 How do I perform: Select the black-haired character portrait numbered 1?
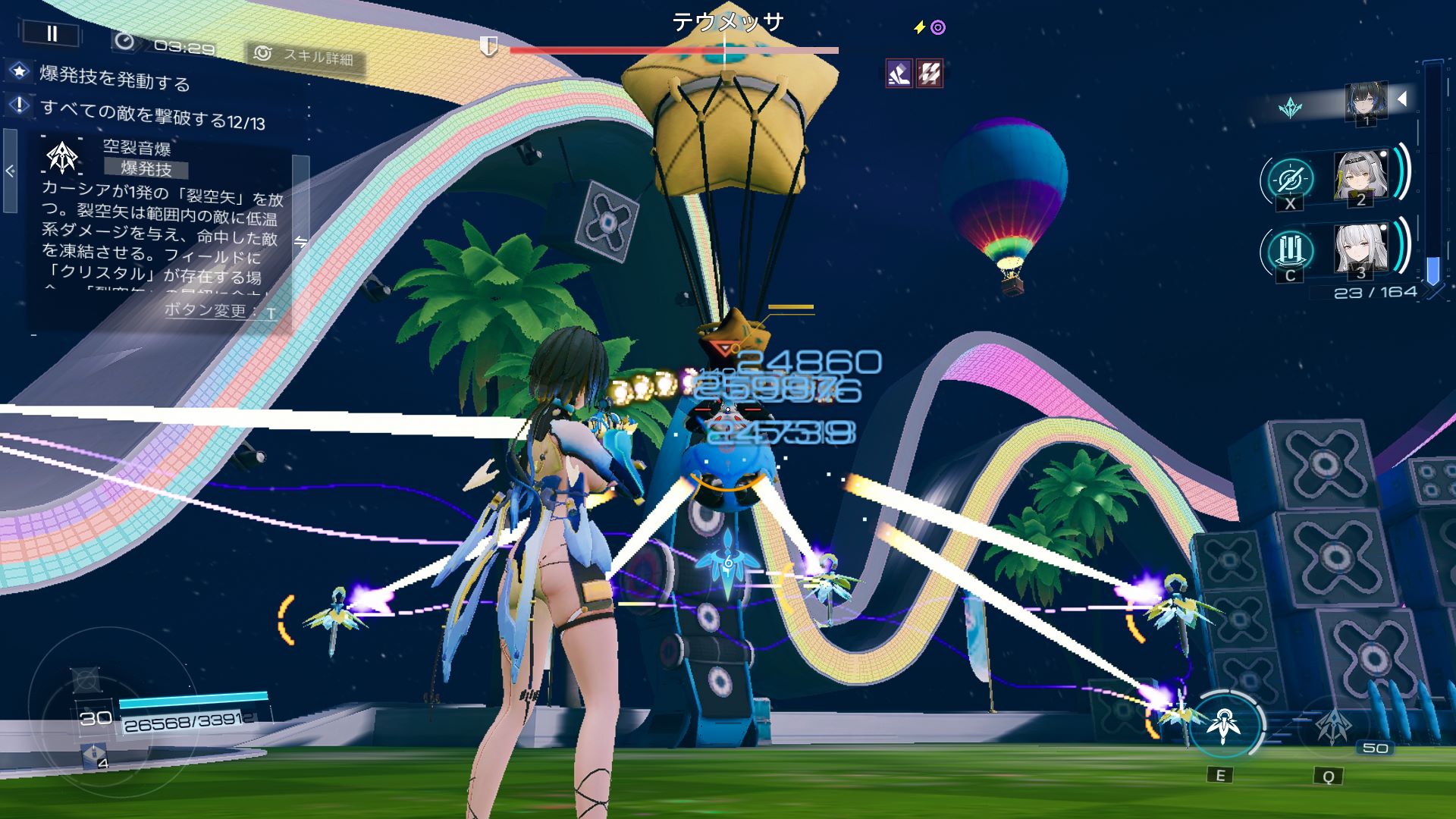[x=1365, y=102]
